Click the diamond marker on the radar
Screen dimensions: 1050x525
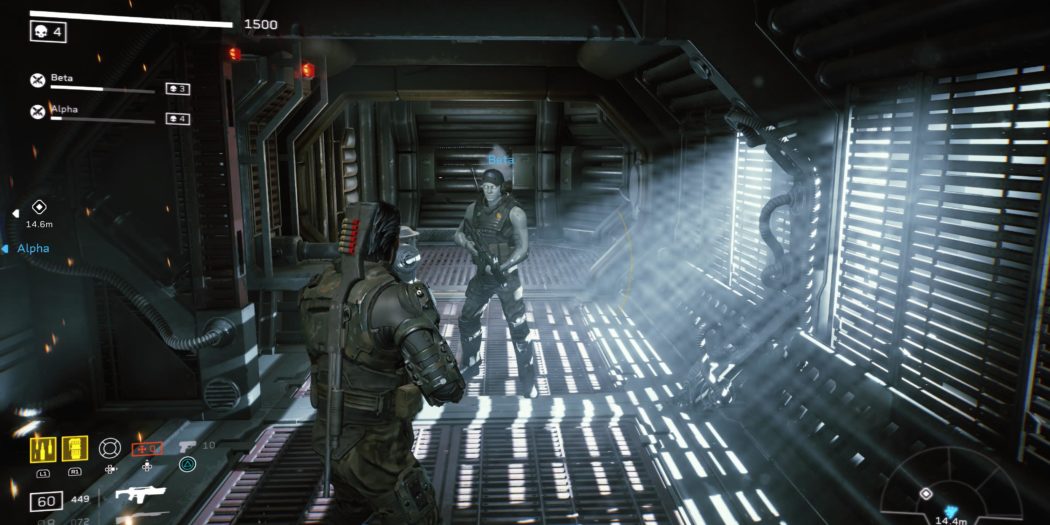(x=926, y=494)
